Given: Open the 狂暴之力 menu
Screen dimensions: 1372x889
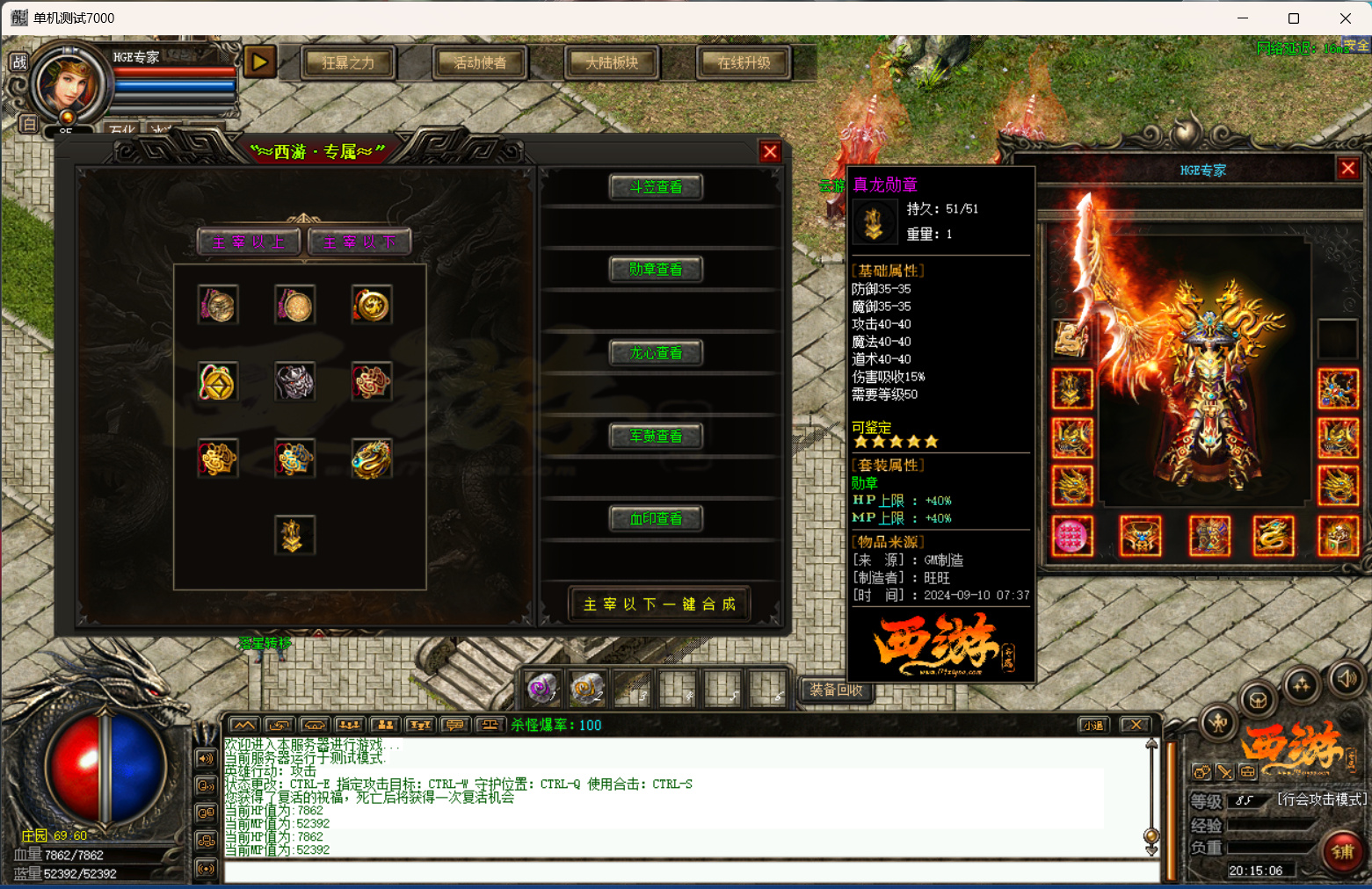Looking at the screenshot, I should [x=348, y=63].
